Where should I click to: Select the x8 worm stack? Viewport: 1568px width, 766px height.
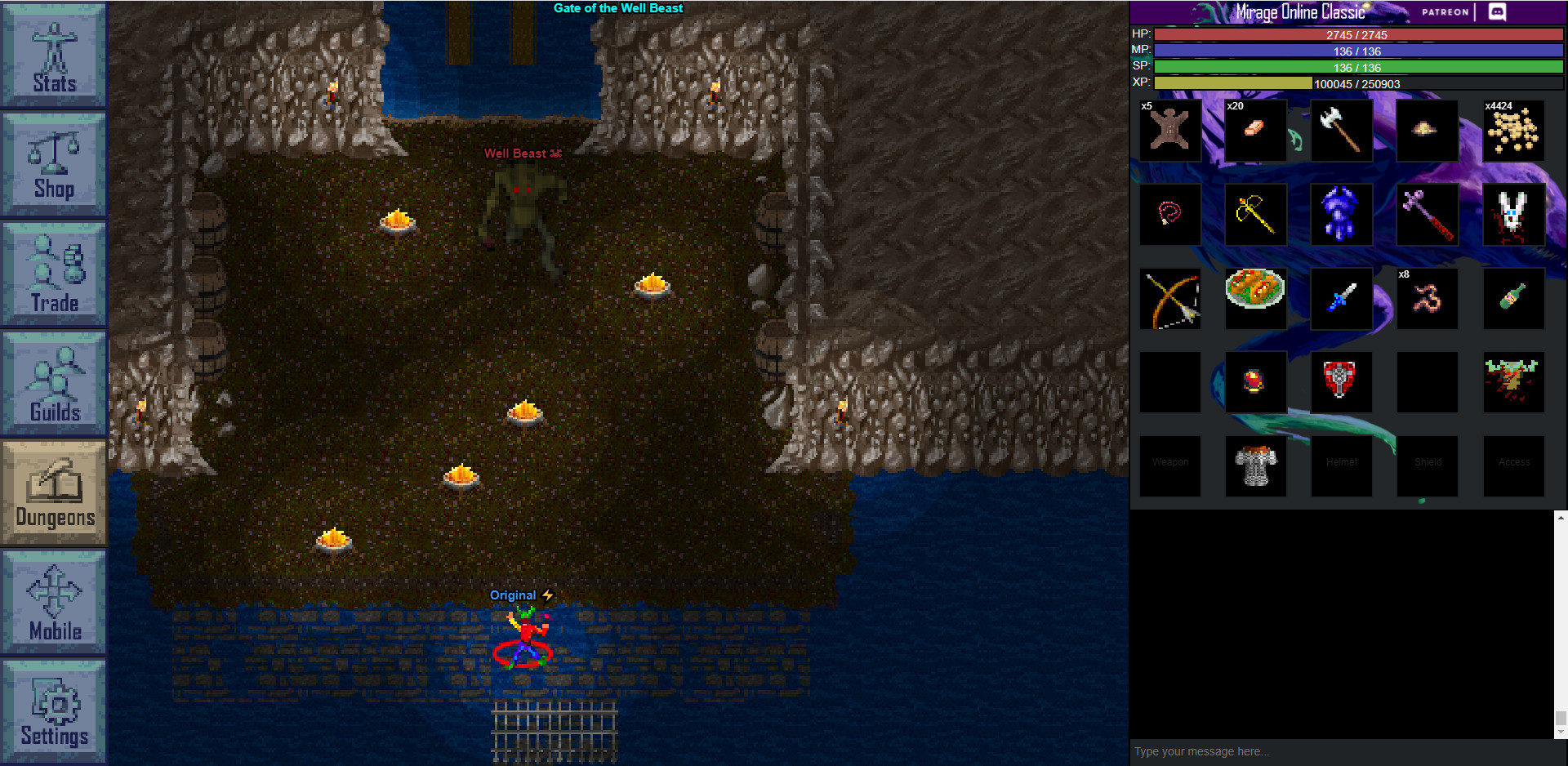pyautogui.click(x=1427, y=298)
